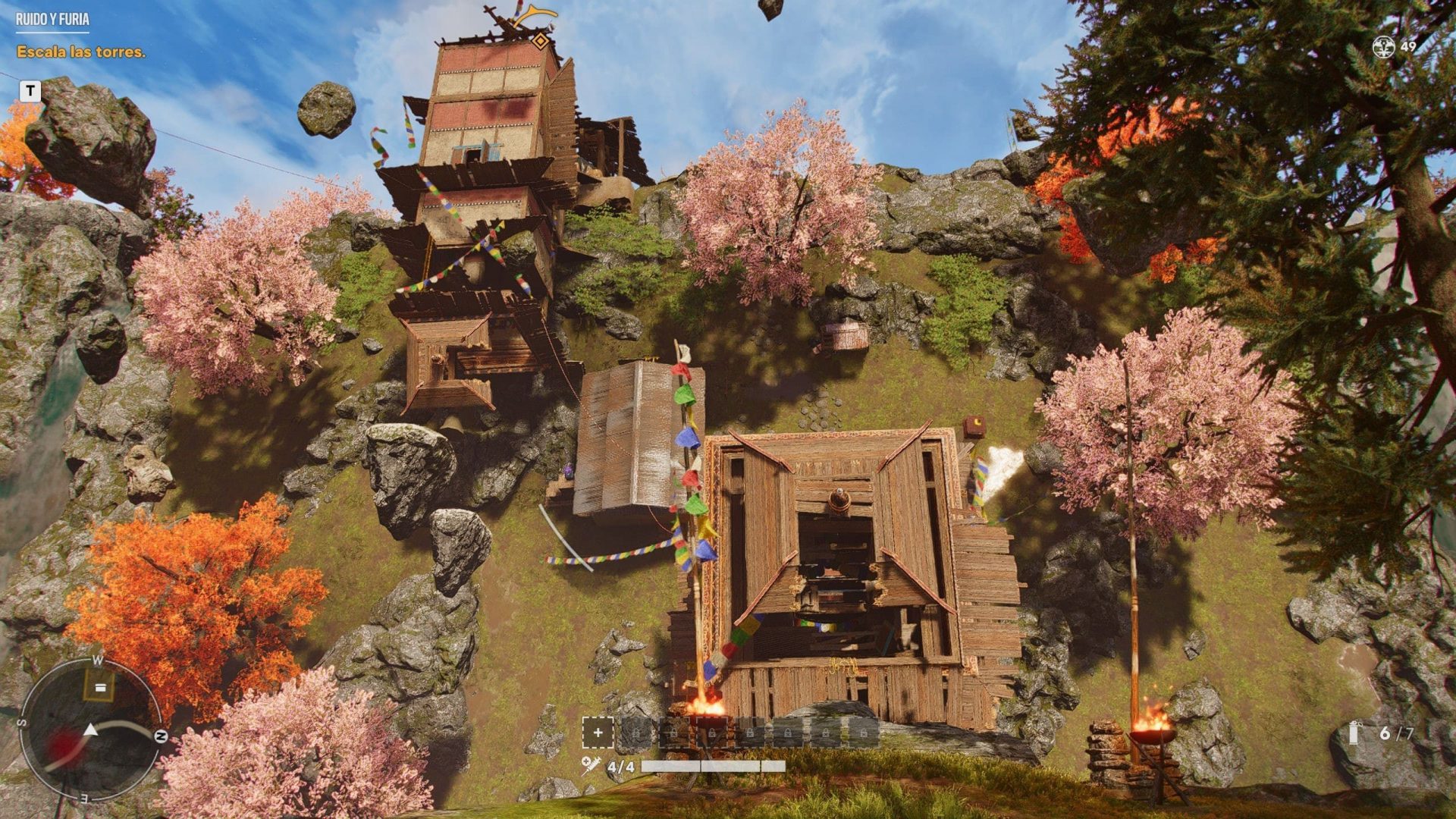Select the healing syringe icon
This screenshot has width=1456, height=819.
pos(591,766)
